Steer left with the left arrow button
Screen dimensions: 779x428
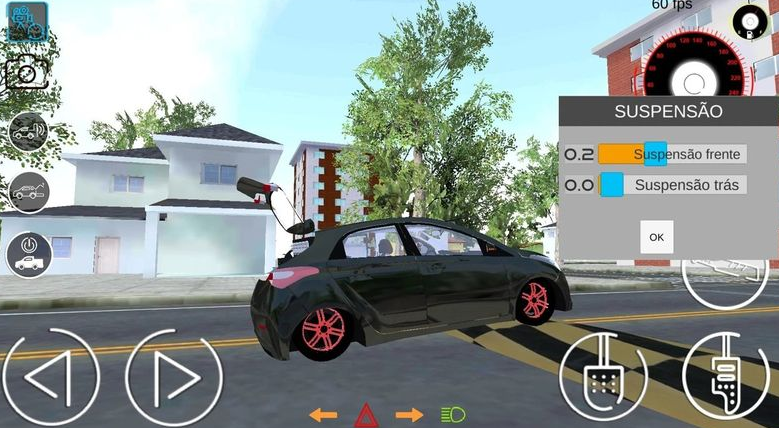tap(51, 378)
